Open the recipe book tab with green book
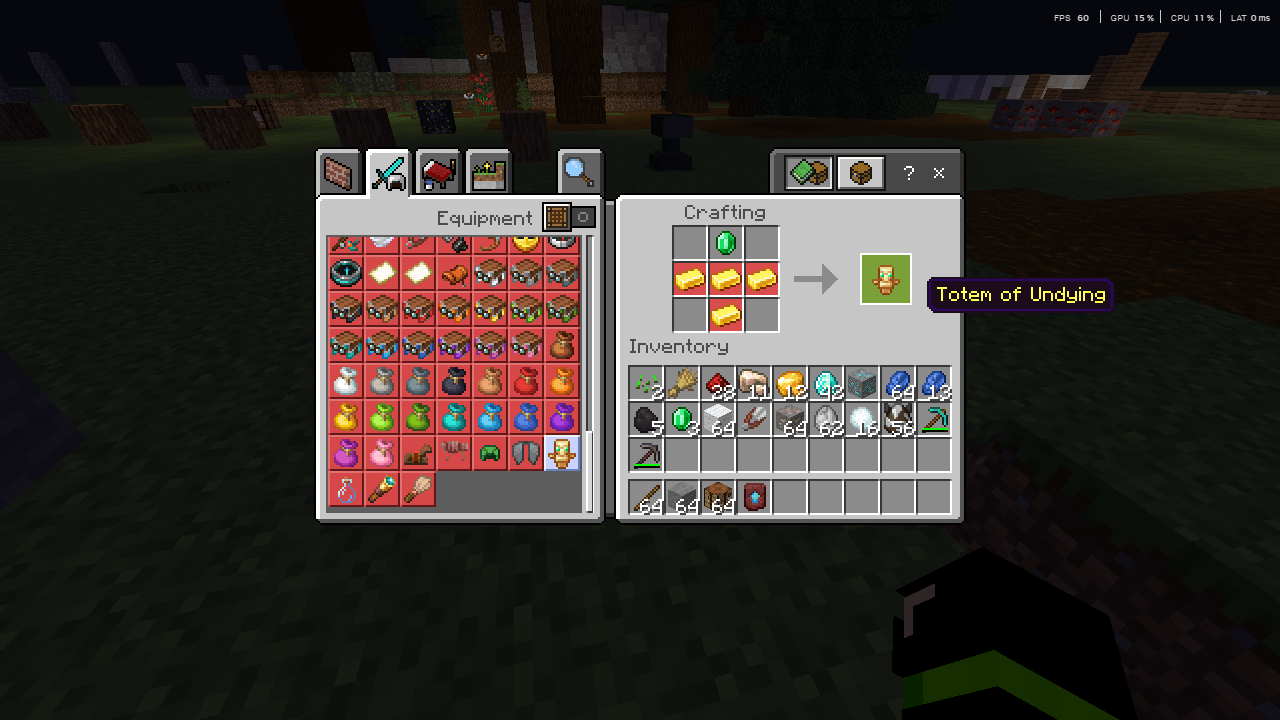This screenshot has height=720, width=1280. 808,171
